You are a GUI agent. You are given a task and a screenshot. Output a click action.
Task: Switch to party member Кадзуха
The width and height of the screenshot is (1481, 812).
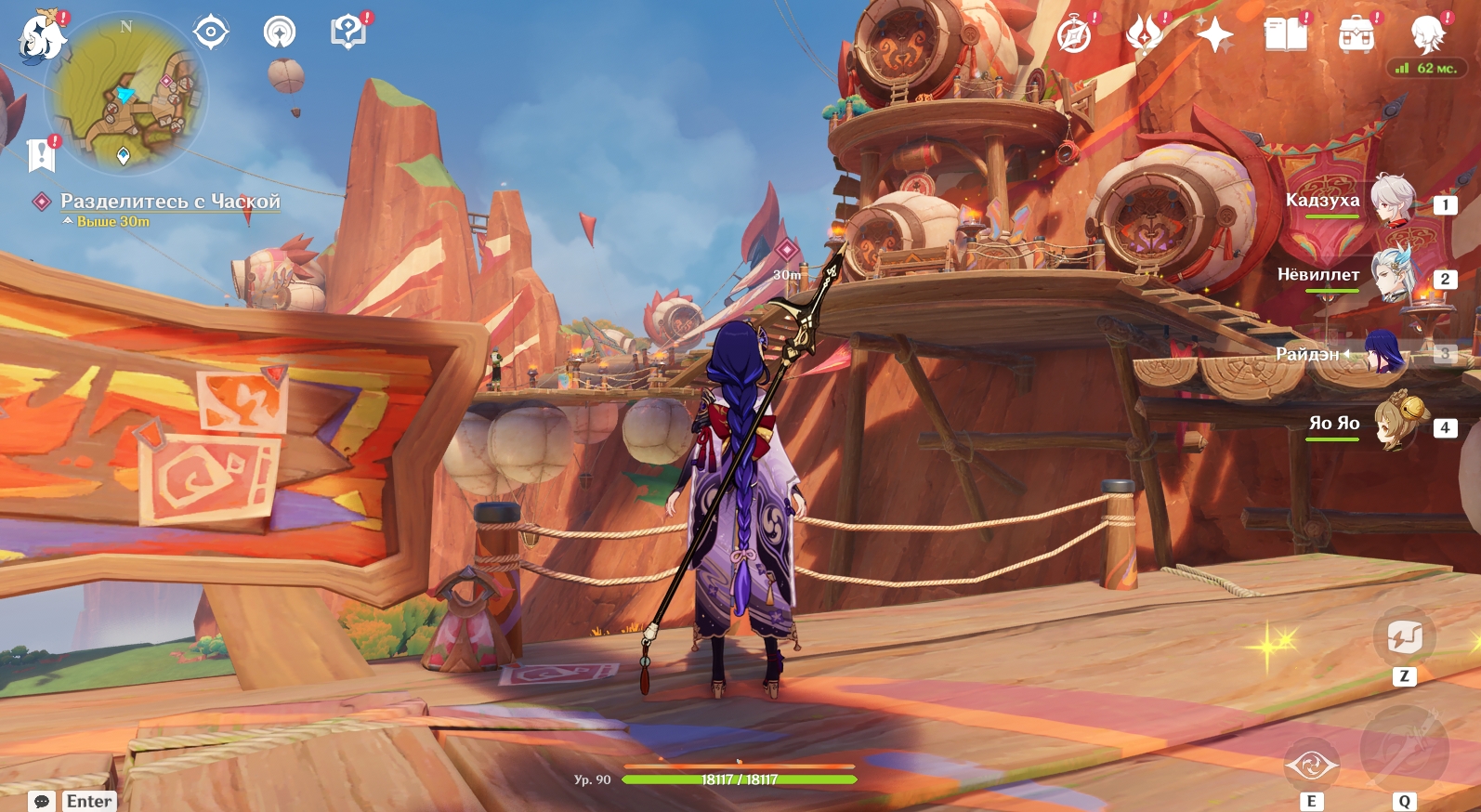(1393, 200)
